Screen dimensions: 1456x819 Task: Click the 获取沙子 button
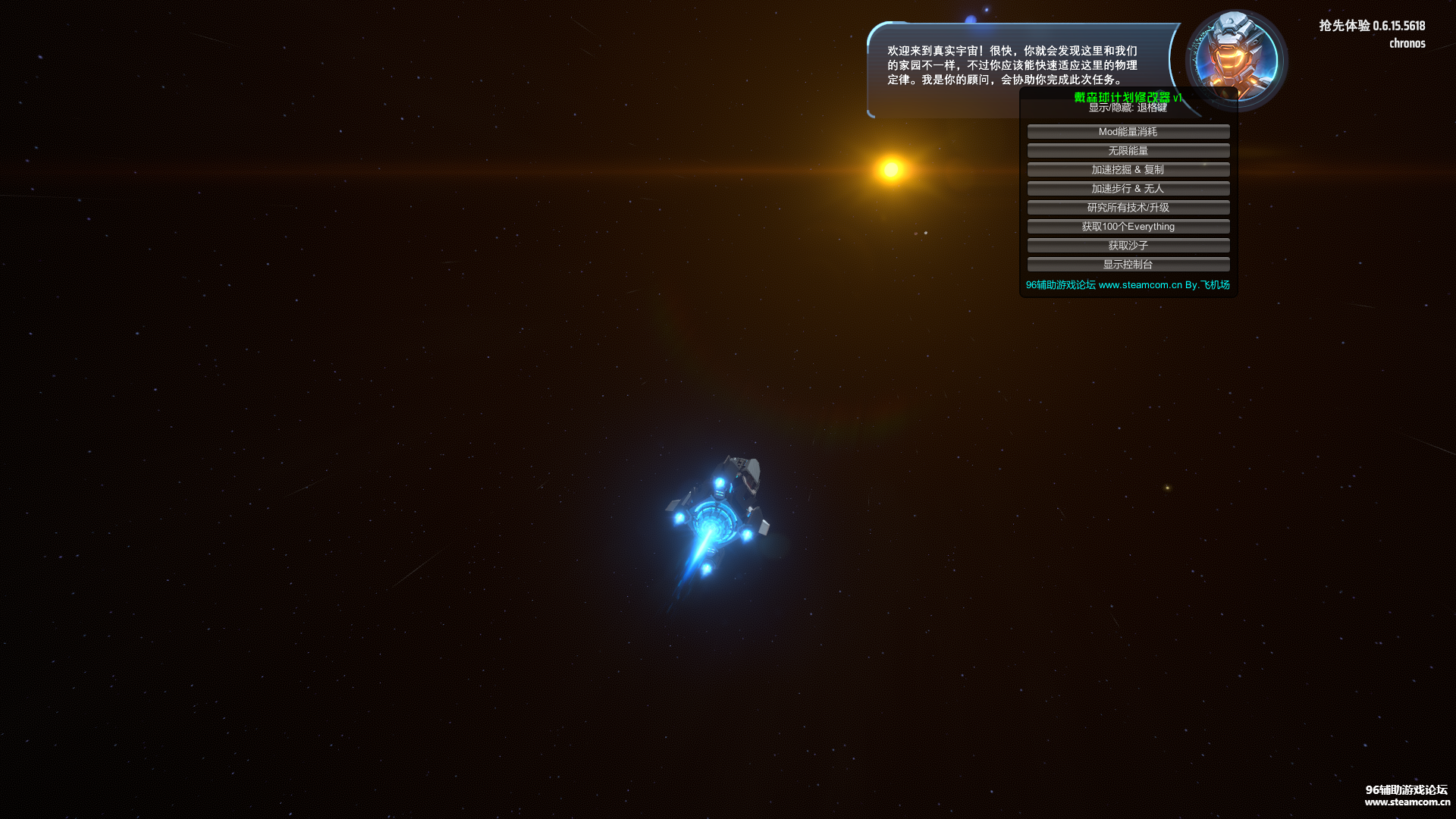(x=1128, y=246)
